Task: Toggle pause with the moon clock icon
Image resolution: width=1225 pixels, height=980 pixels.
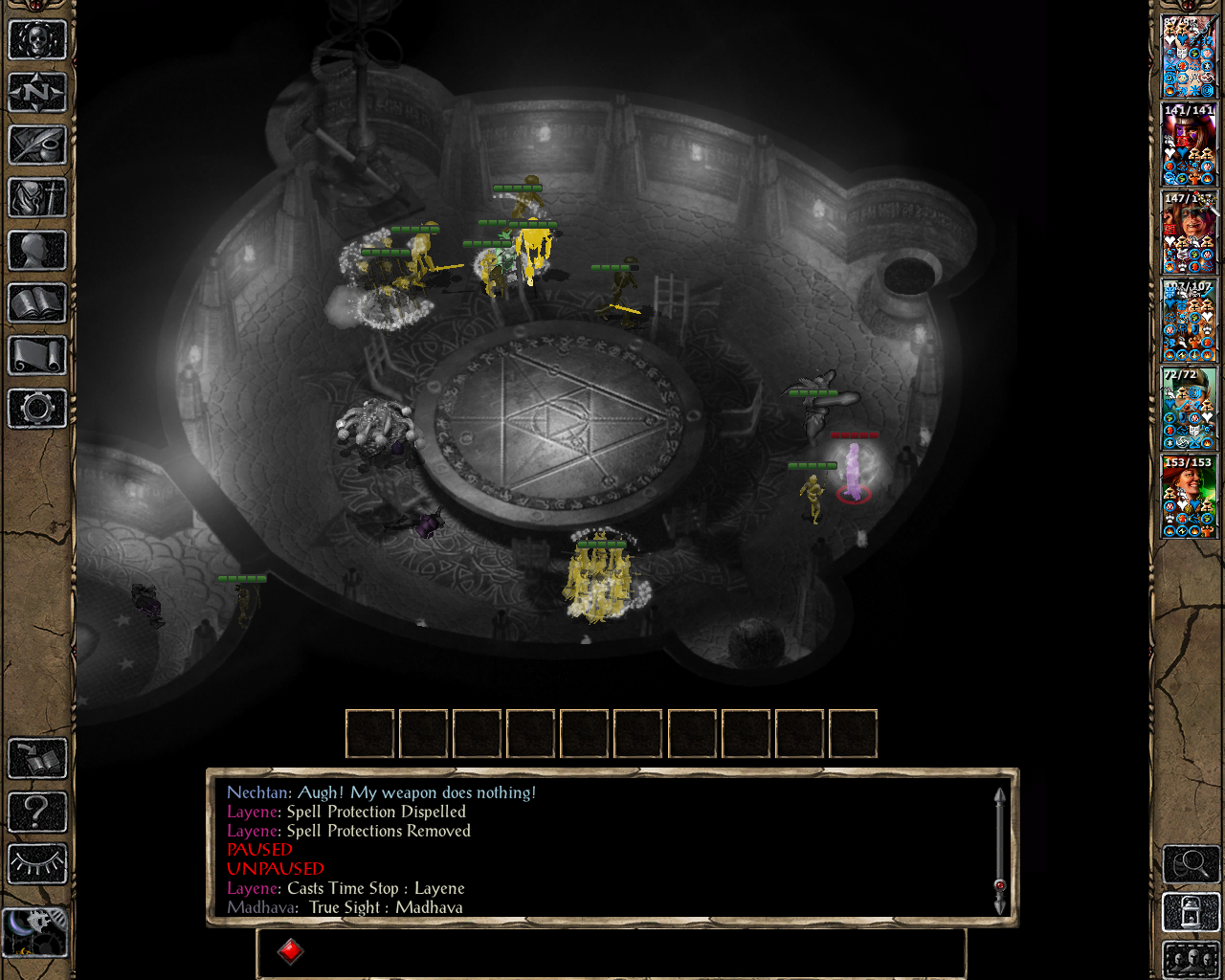Action: pos(35,931)
